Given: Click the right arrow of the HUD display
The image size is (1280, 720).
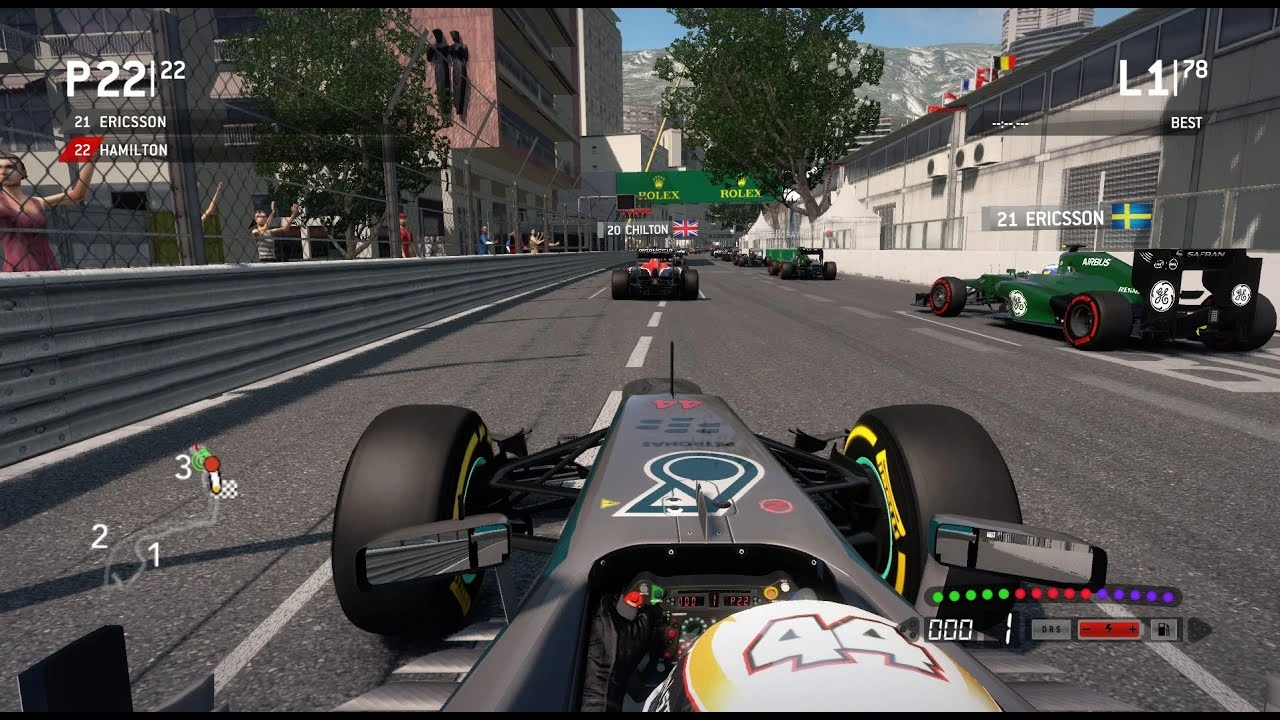Looking at the screenshot, I should pos(1199,629).
